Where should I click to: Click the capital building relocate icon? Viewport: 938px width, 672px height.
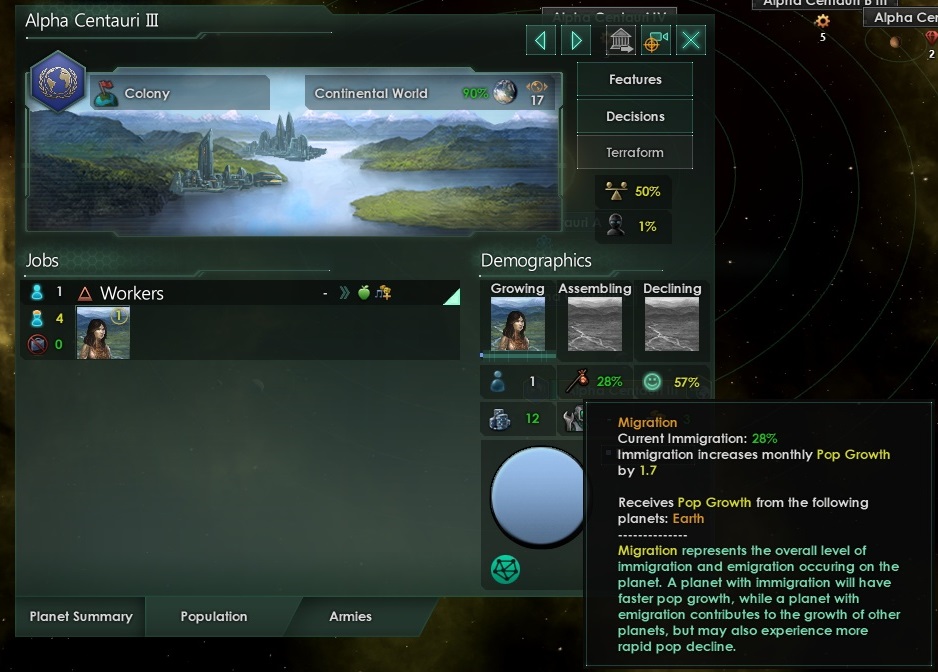click(x=621, y=40)
